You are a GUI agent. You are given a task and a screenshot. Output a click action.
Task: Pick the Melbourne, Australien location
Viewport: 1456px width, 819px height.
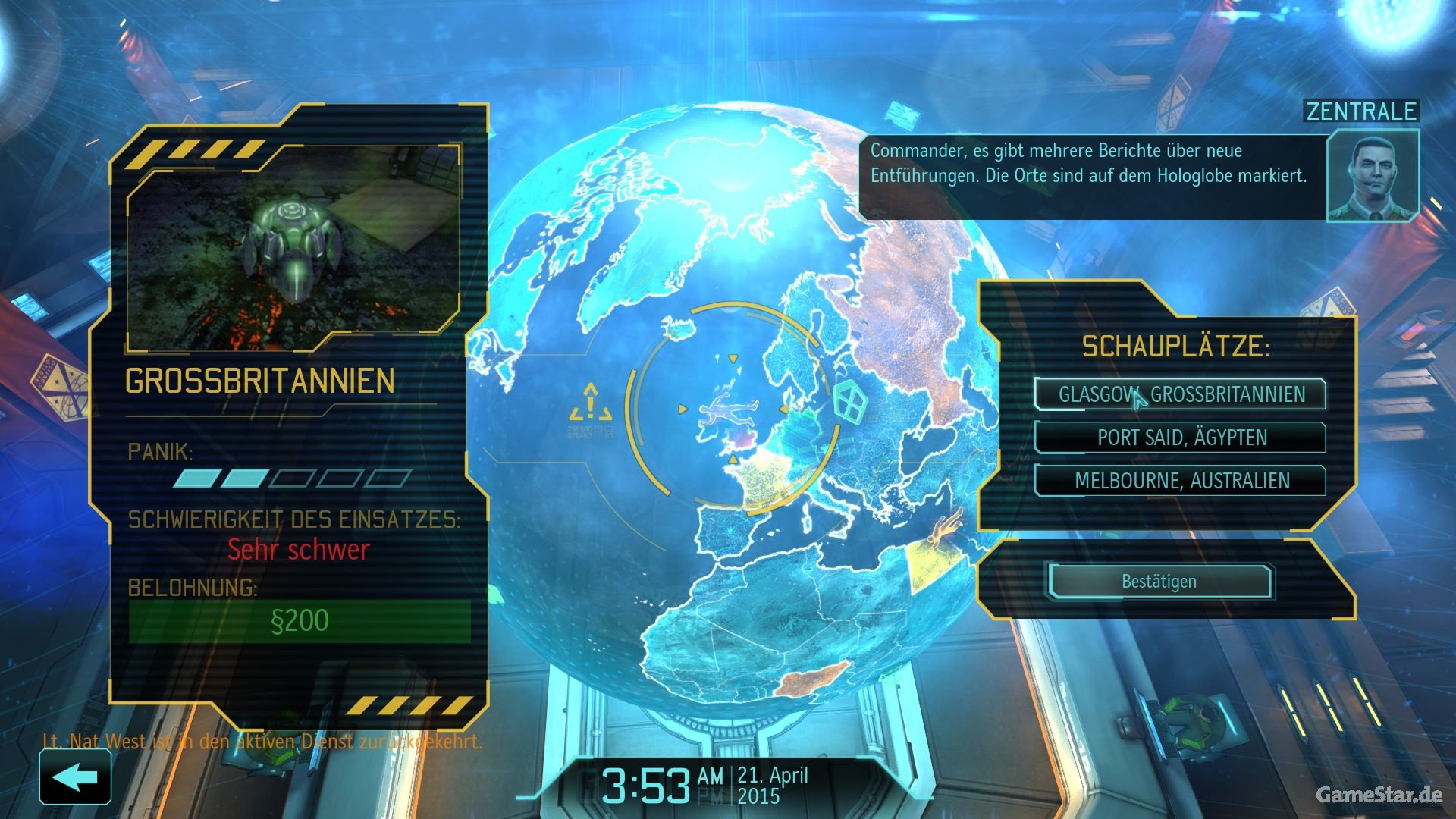click(x=1180, y=481)
